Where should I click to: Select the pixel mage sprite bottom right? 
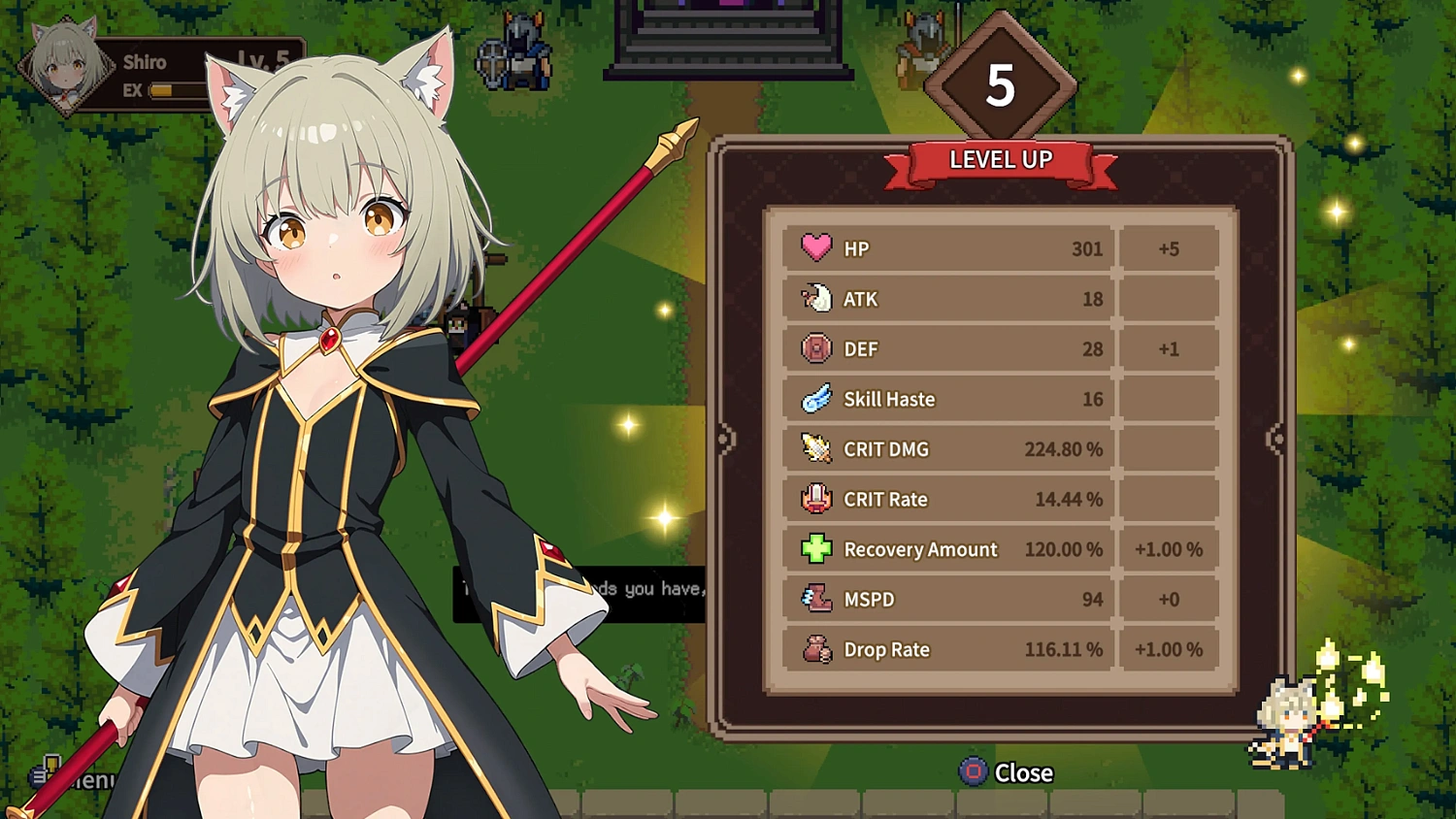click(1283, 718)
